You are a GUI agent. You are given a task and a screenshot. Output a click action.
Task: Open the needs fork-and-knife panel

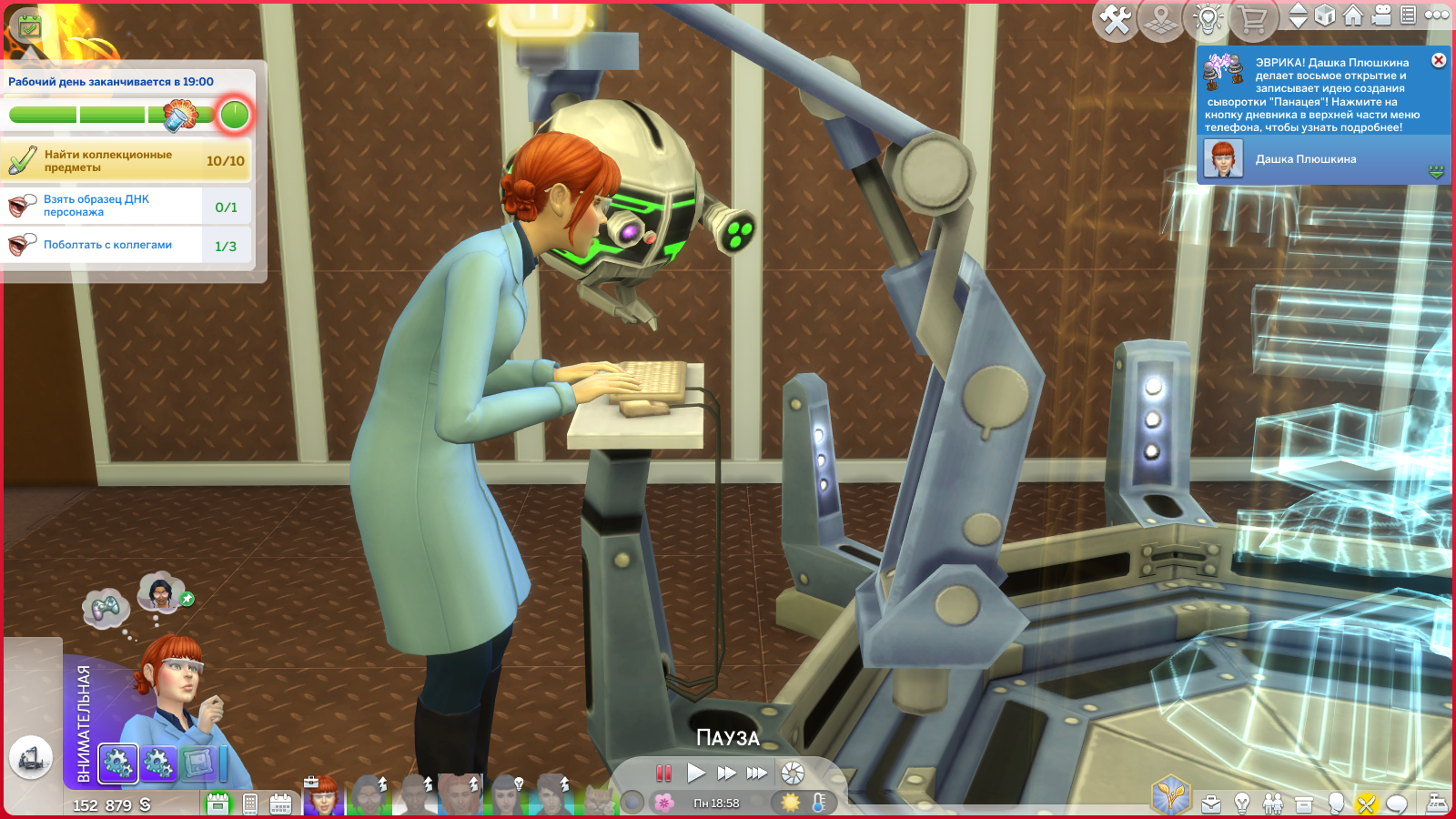[x=1365, y=804]
